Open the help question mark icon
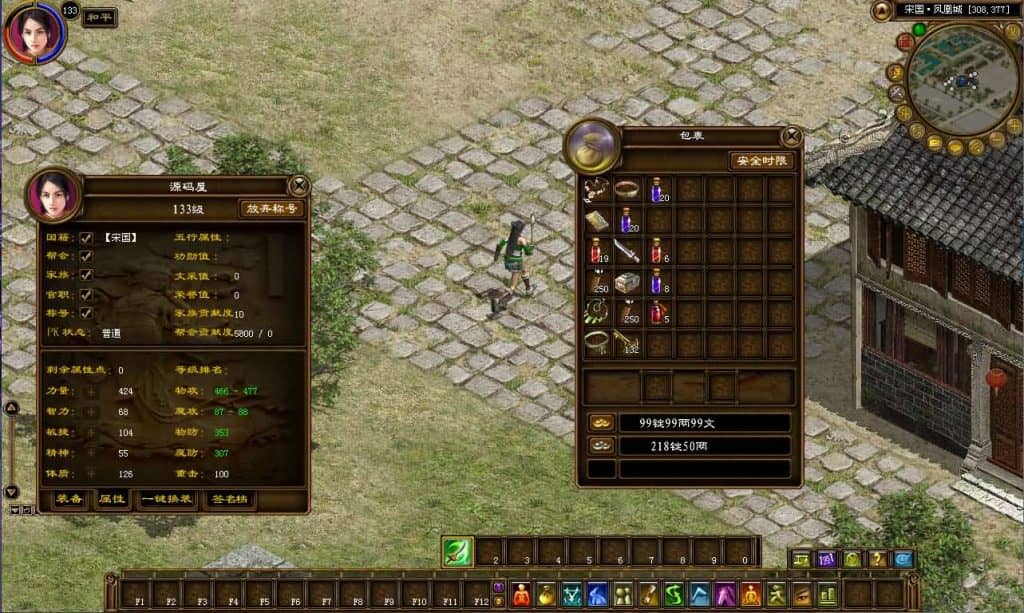The width and height of the screenshot is (1024, 613). pyautogui.click(x=877, y=559)
